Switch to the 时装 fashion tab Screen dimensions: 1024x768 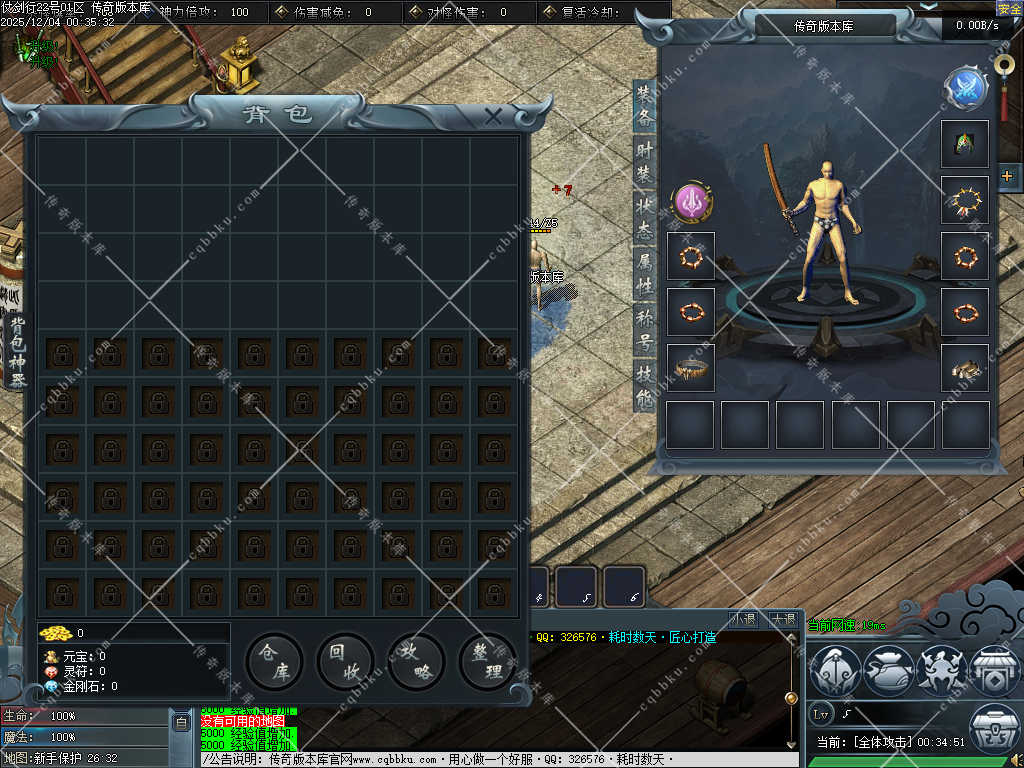point(645,162)
